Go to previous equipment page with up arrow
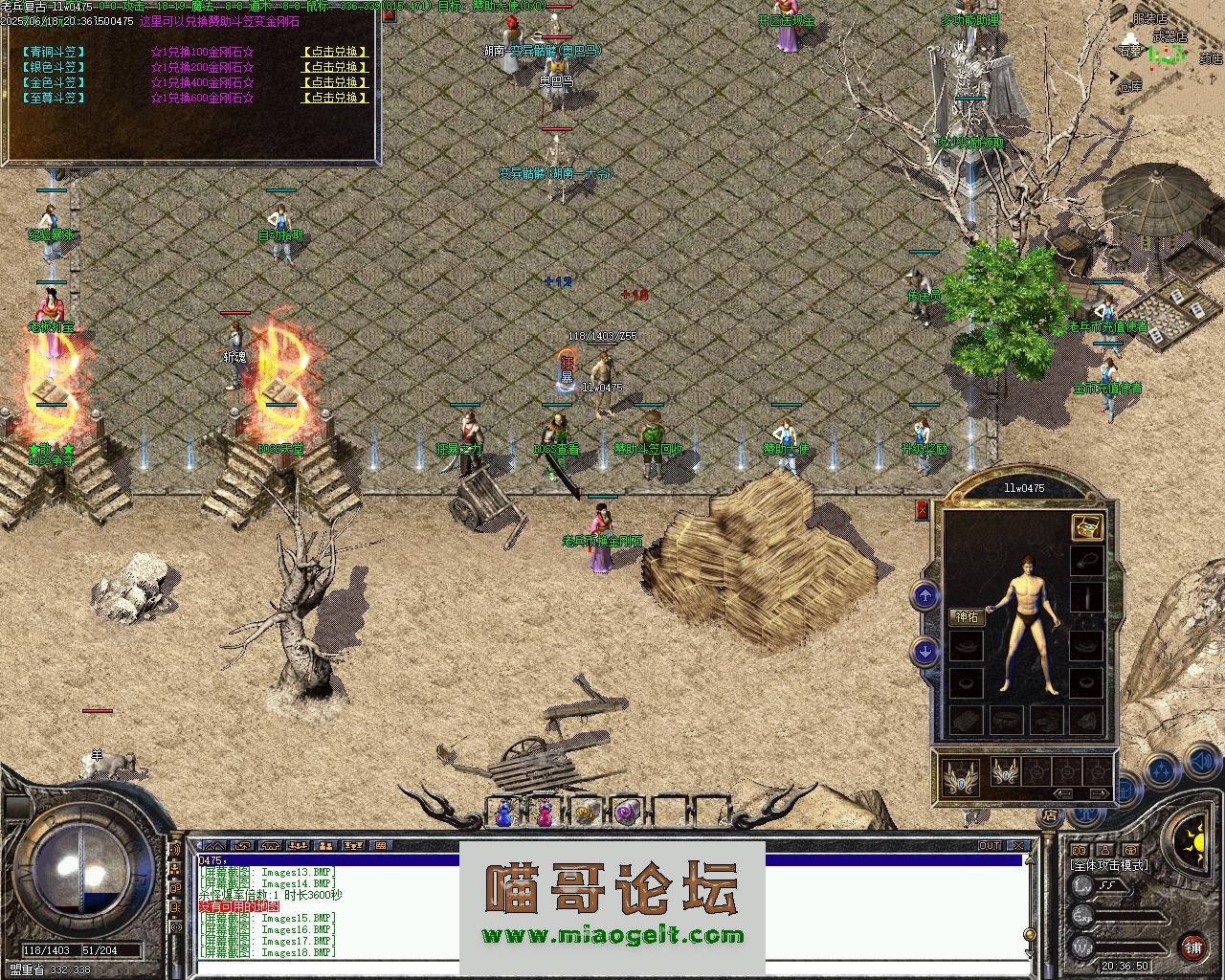This screenshot has height=980, width=1225. 924,597
